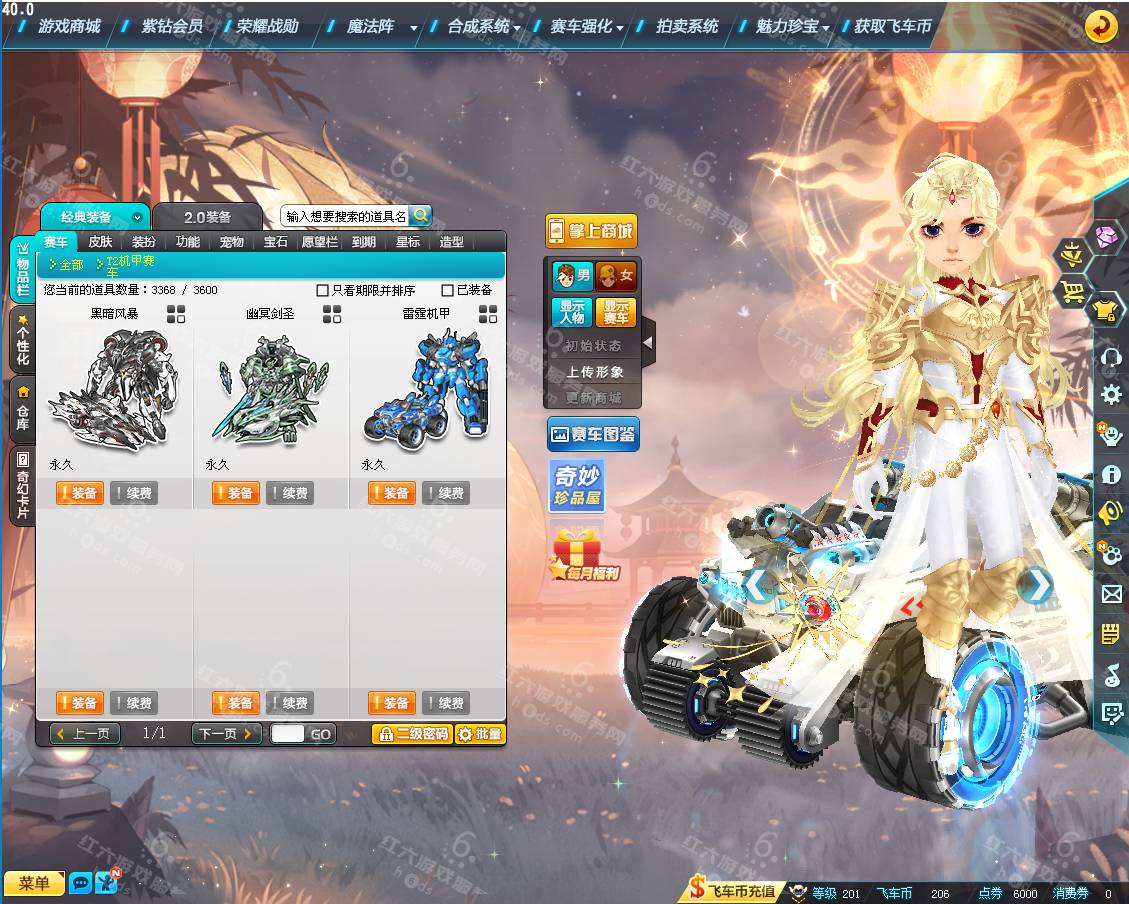Open the 游戏商城 menu
The image size is (1129, 904).
pyautogui.click(x=69, y=26)
